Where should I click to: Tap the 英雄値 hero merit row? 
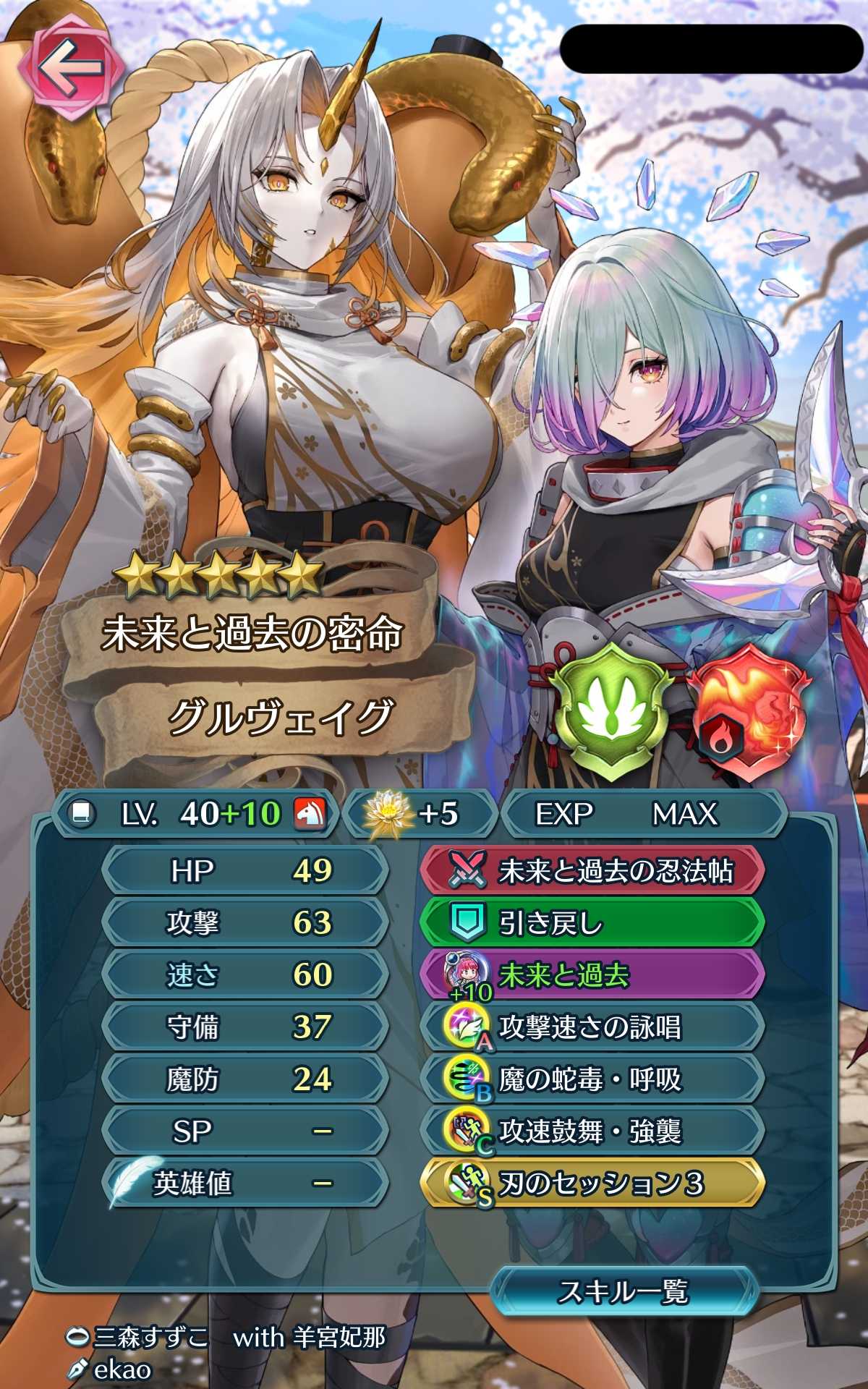coord(246,1184)
